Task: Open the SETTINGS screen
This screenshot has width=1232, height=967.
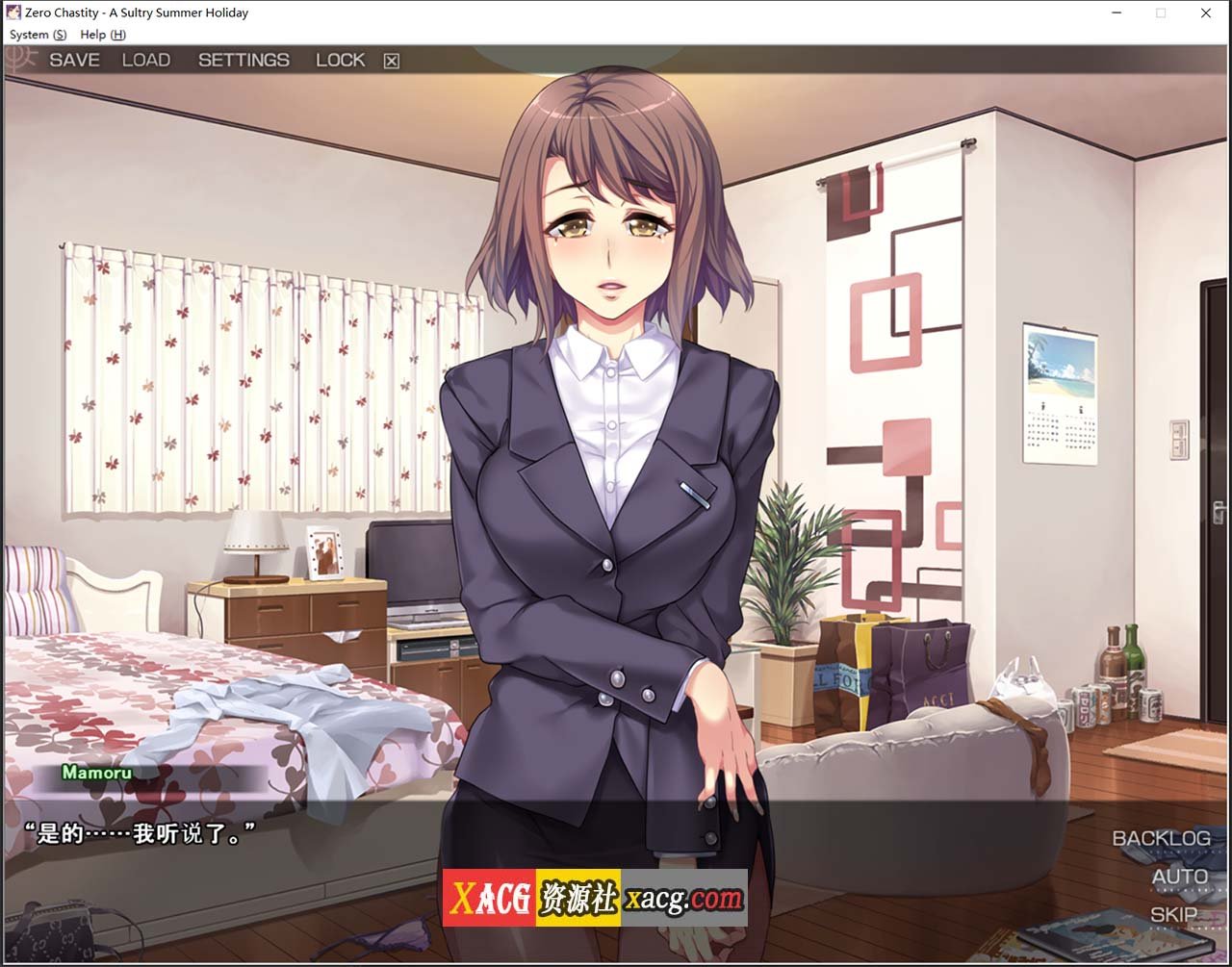Action: point(244,60)
